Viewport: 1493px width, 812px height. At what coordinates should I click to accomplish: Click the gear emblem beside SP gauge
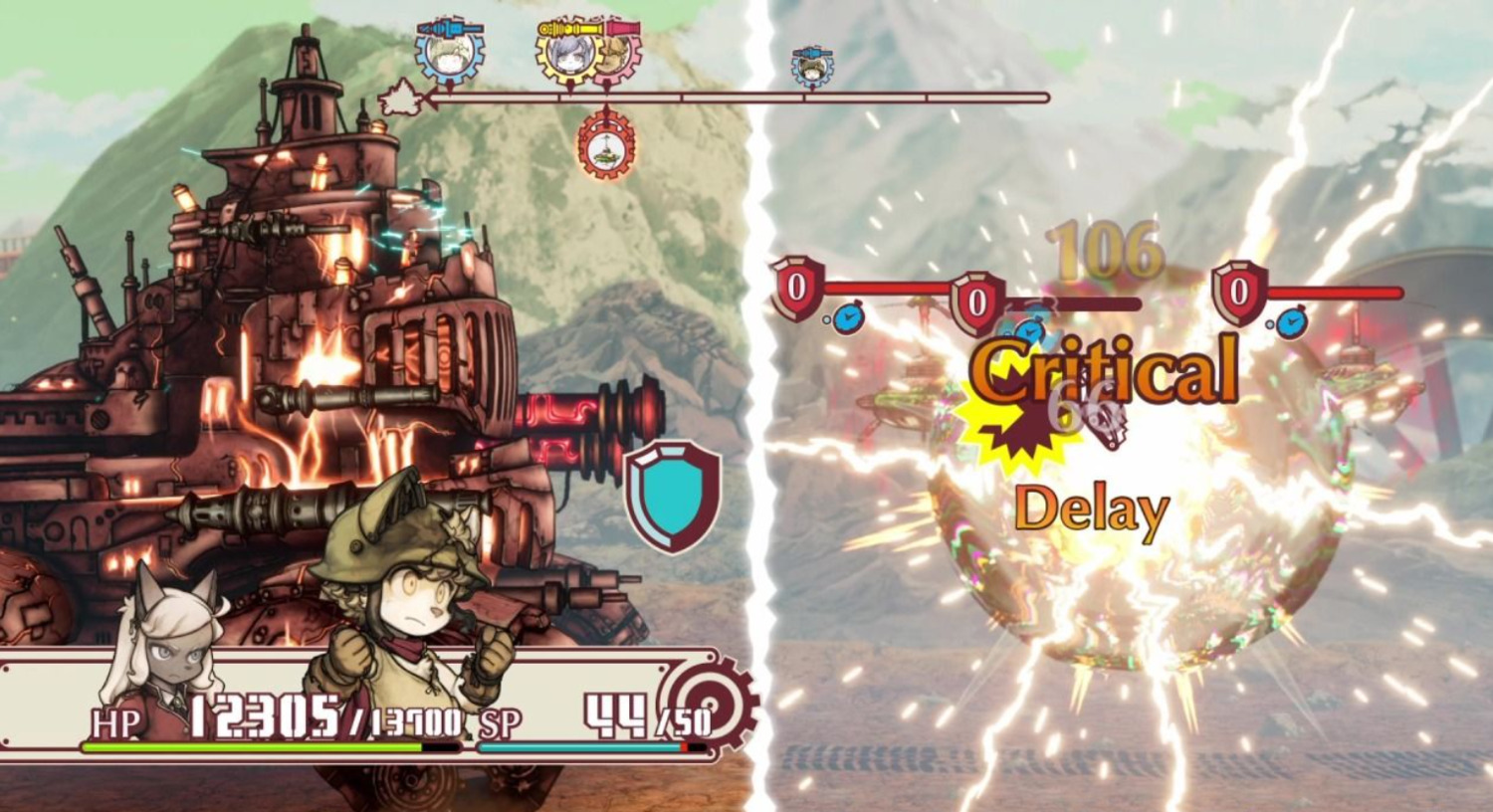tap(710, 706)
